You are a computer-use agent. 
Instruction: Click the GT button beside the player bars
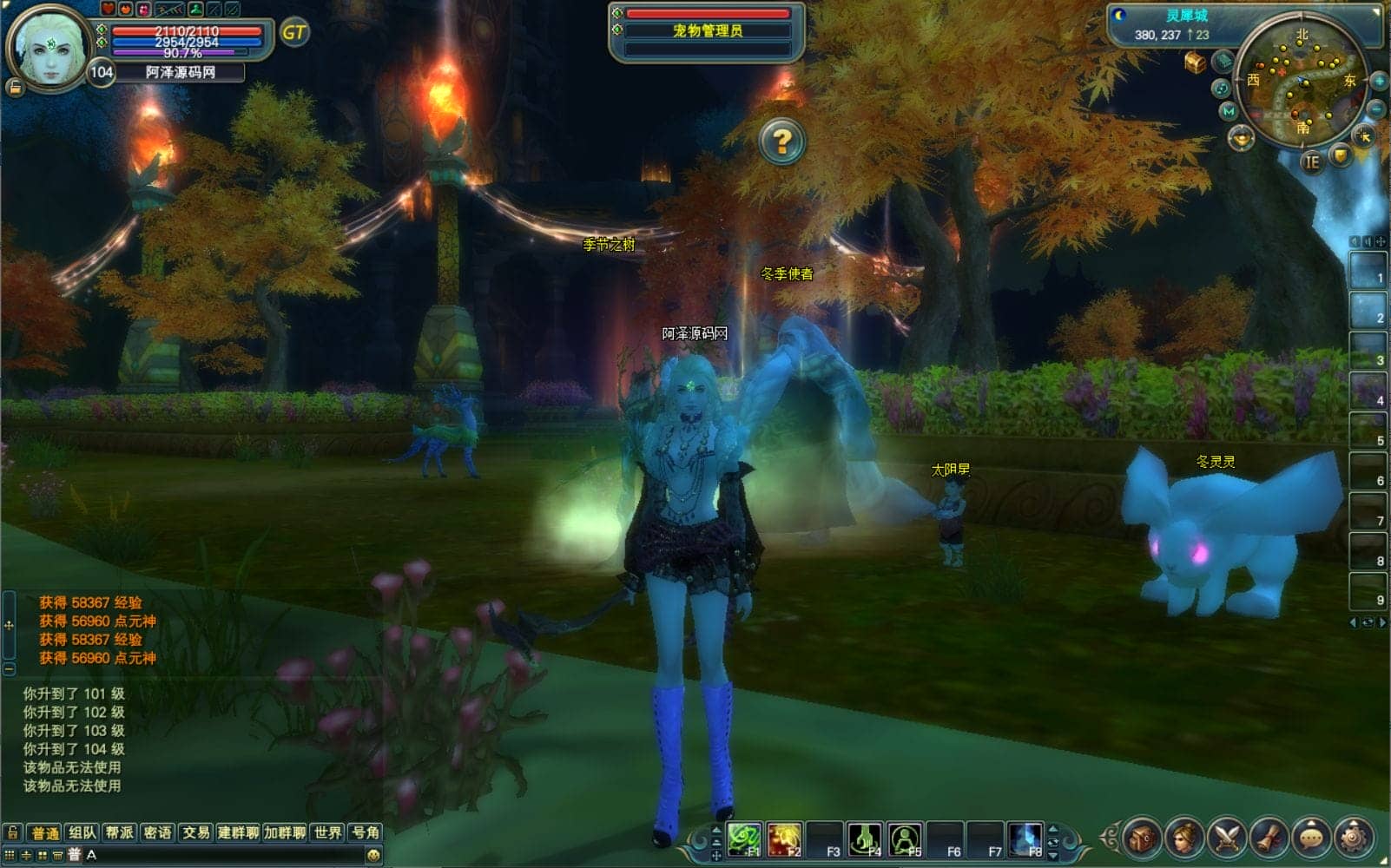point(294,33)
